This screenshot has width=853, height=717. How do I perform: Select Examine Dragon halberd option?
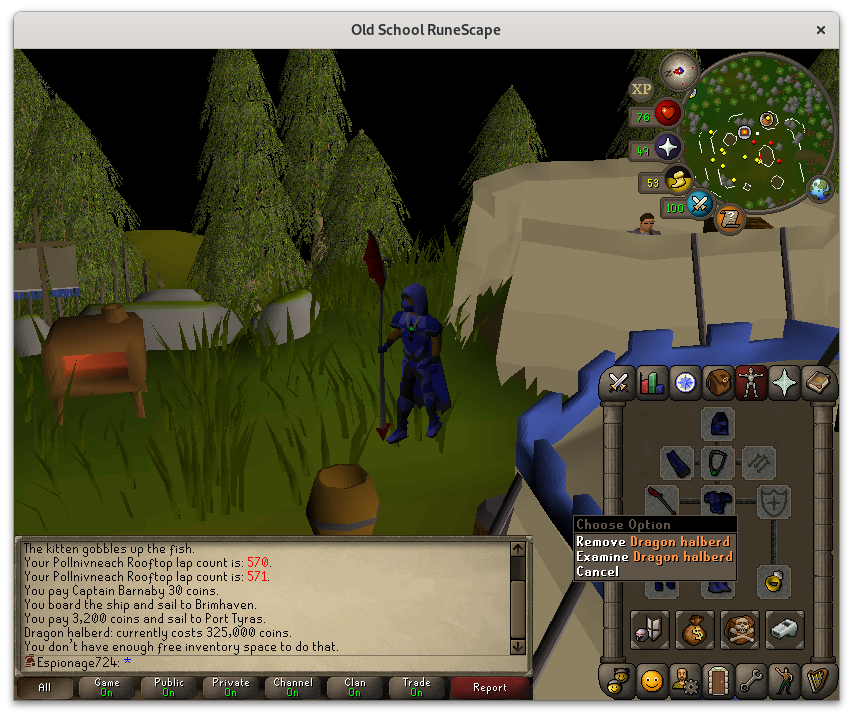point(654,556)
